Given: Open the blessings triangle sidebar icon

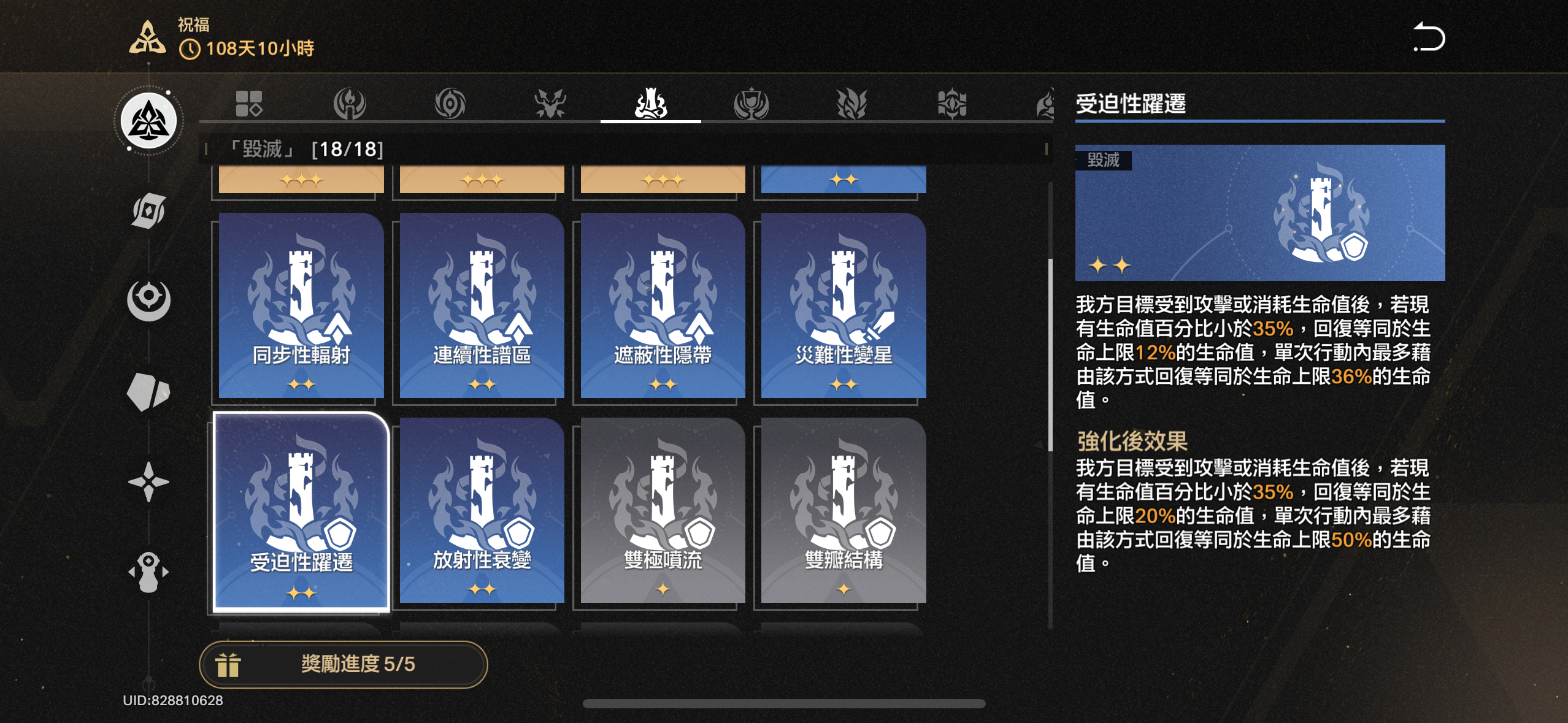Looking at the screenshot, I should [148, 121].
